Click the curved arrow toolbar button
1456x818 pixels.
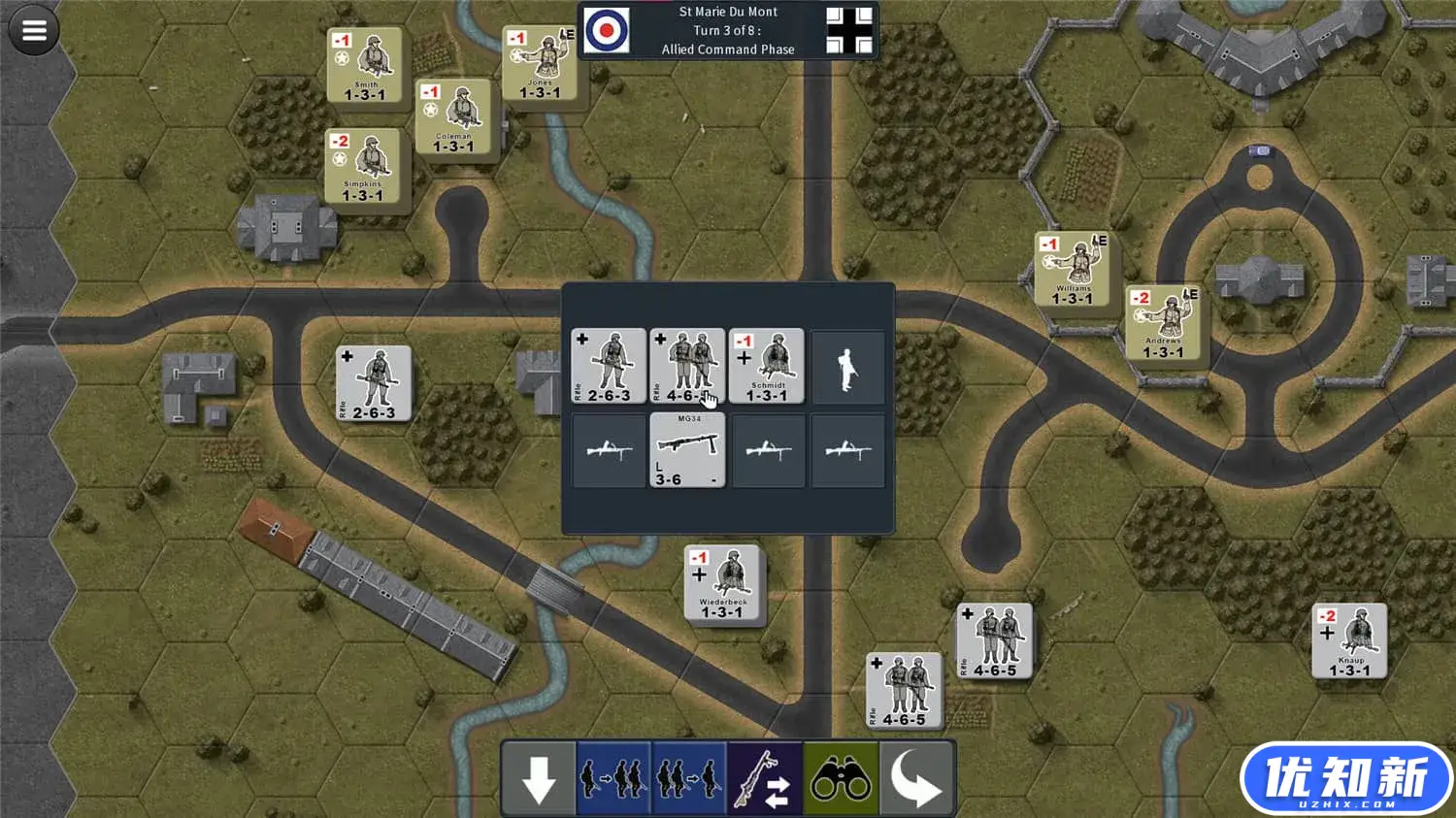pyautogui.click(x=916, y=778)
